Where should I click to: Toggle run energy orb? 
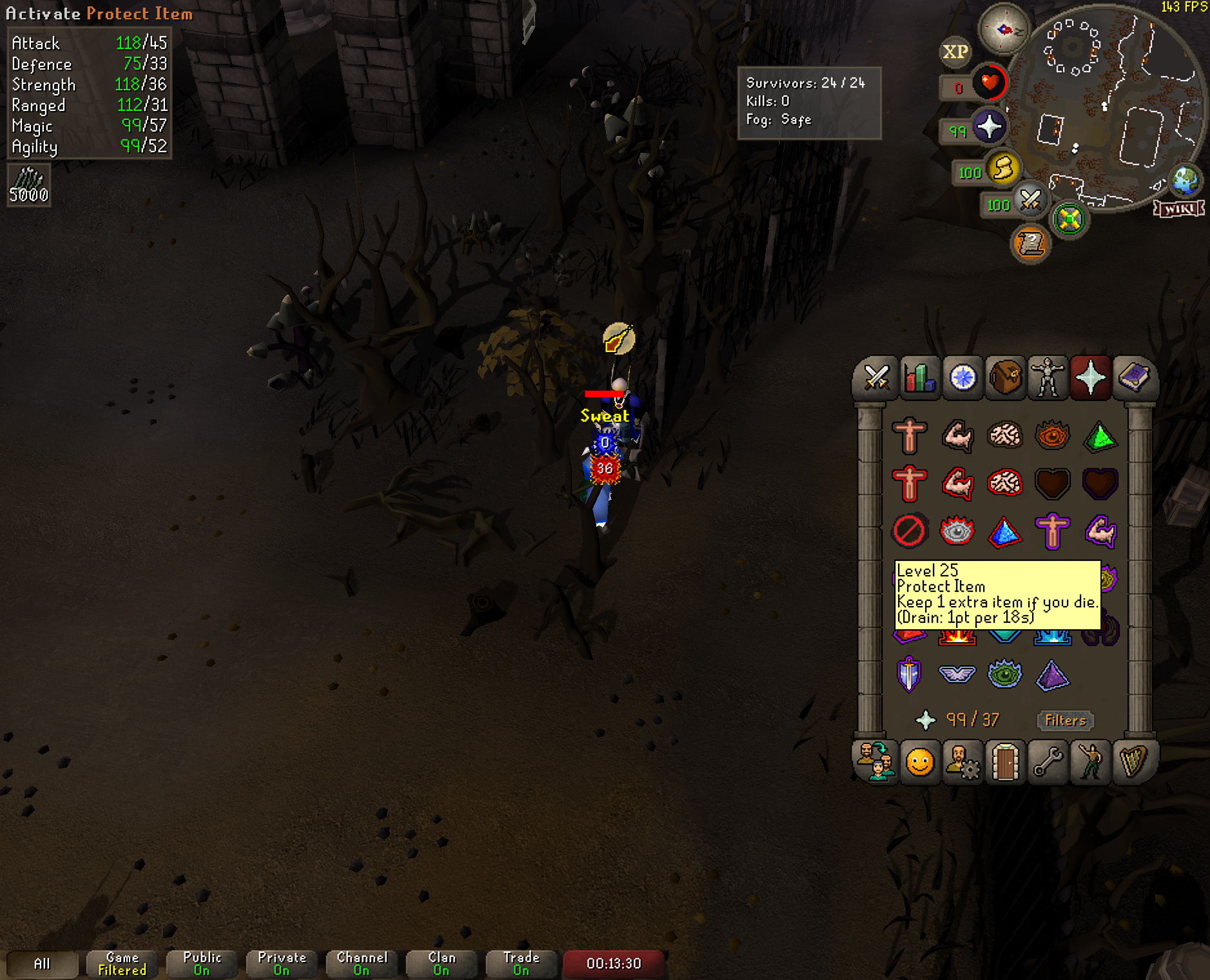(1002, 169)
